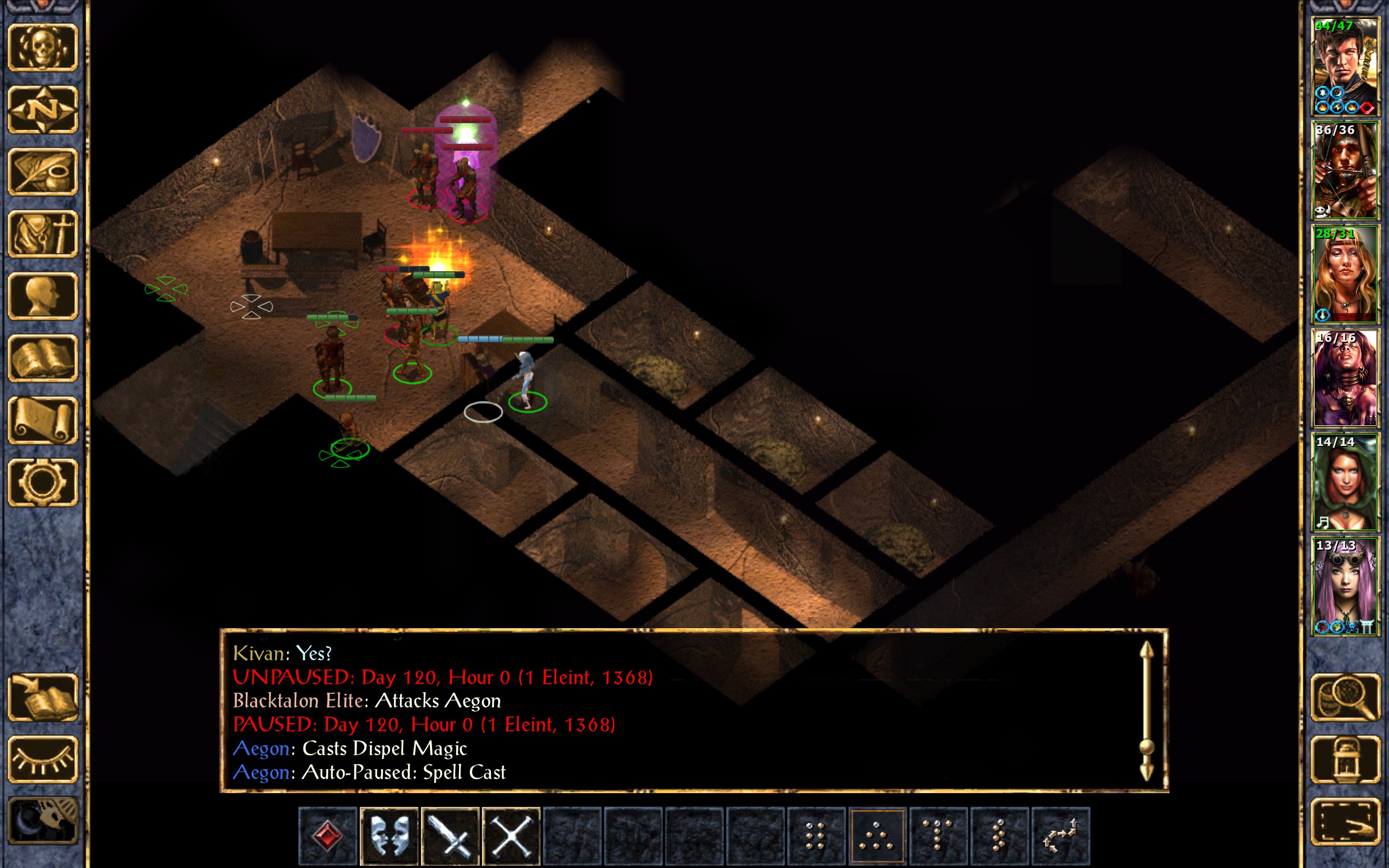The height and width of the screenshot is (868, 1389).
Task: Select the blonde woman's portrait
Action: pos(1345,274)
